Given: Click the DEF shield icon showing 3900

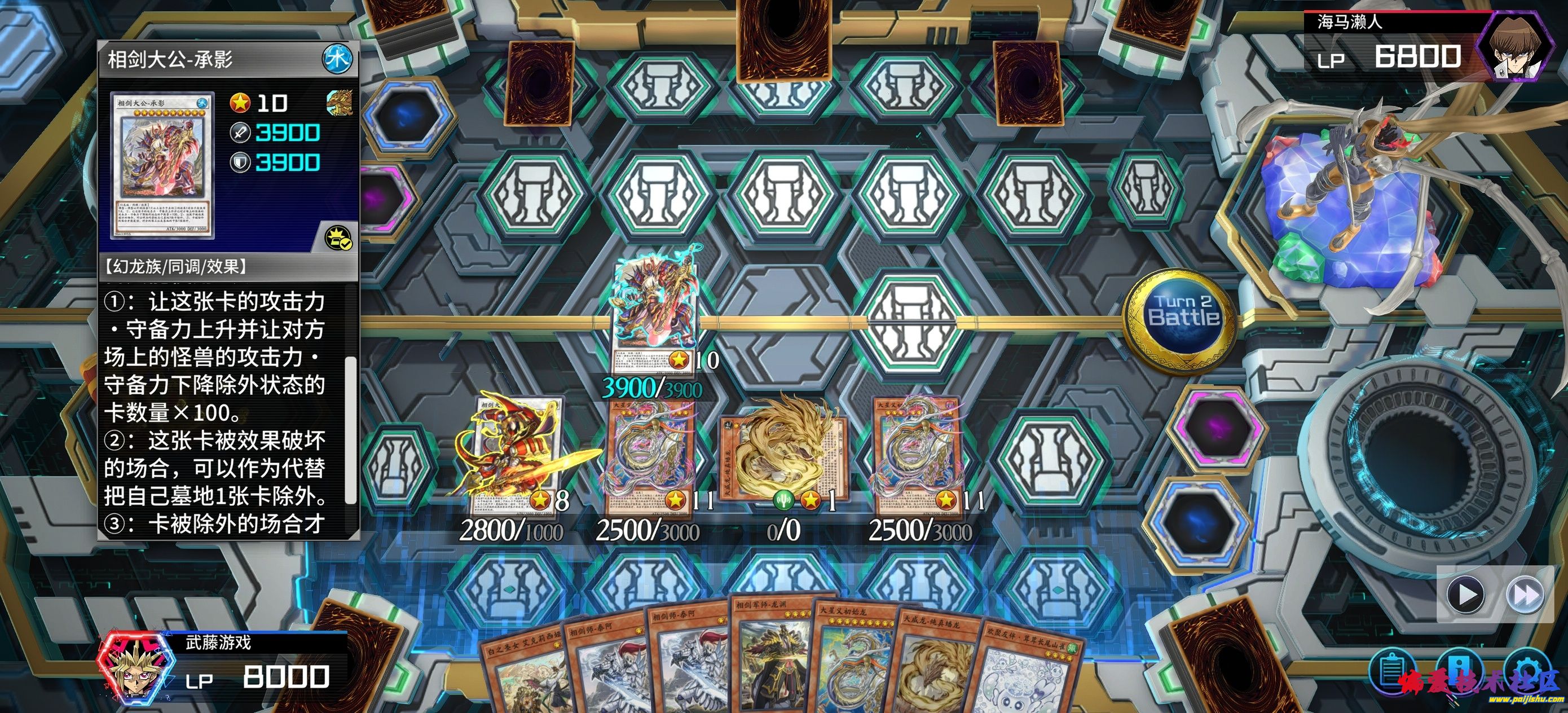Looking at the screenshot, I should pyautogui.click(x=240, y=163).
